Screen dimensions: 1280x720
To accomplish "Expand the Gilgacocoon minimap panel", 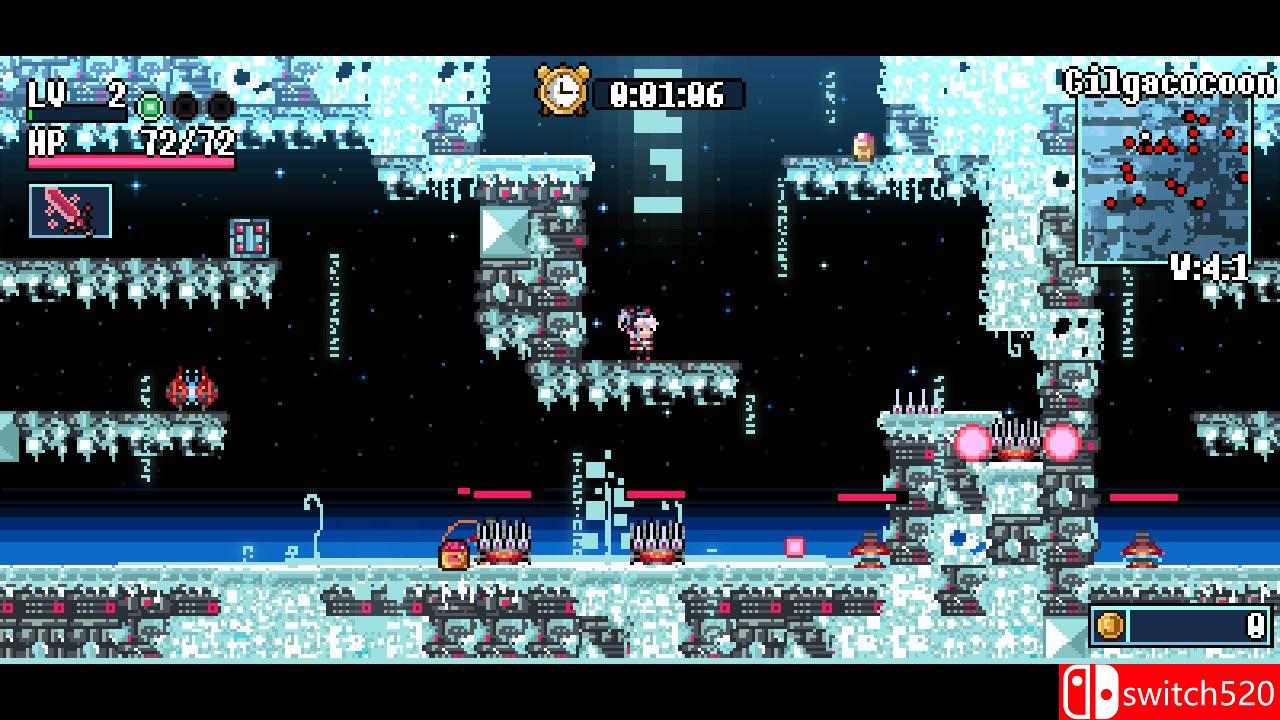I will pyautogui.click(x=1167, y=180).
